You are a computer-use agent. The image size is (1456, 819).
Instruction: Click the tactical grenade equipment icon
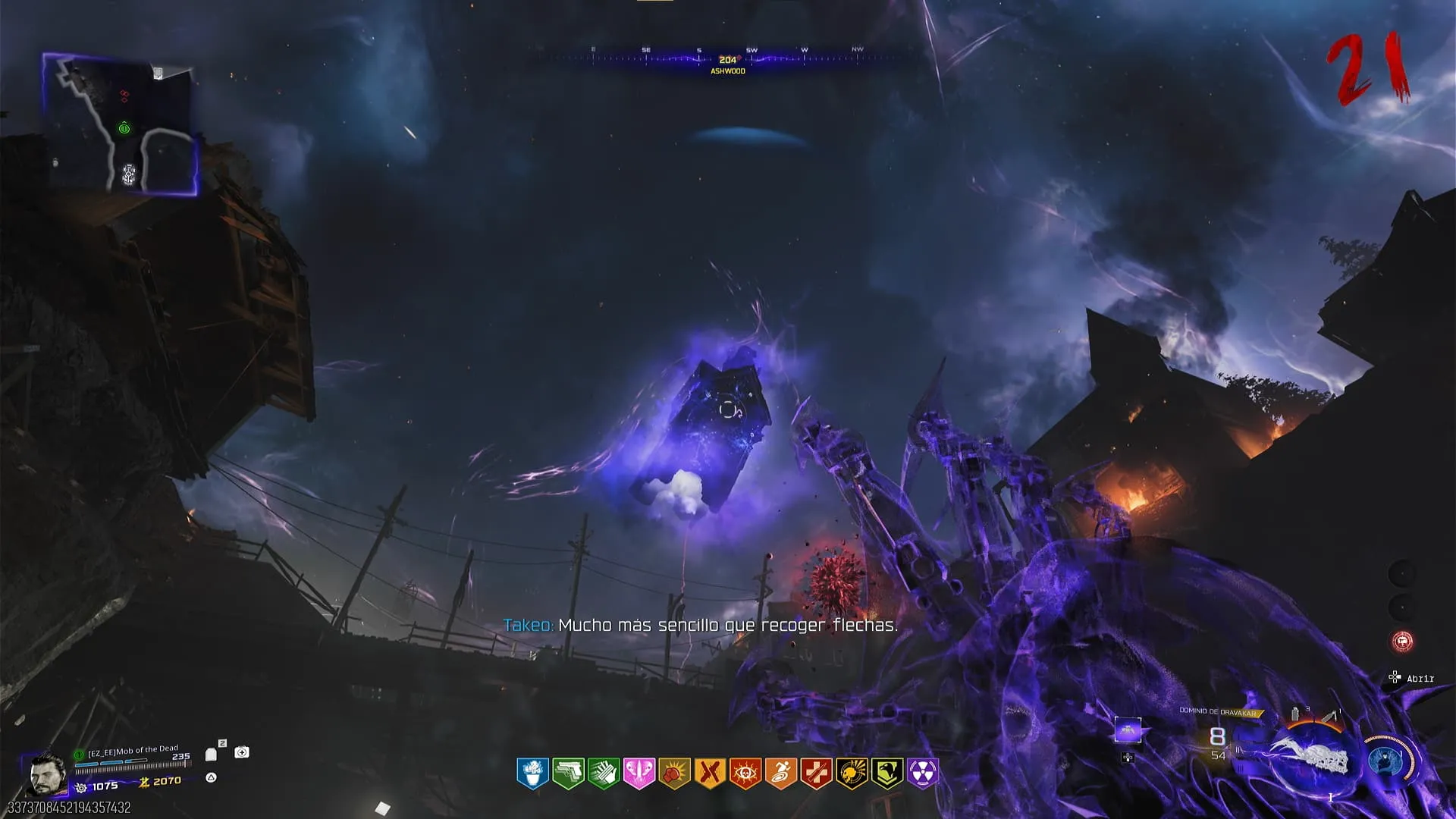(x=1295, y=714)
